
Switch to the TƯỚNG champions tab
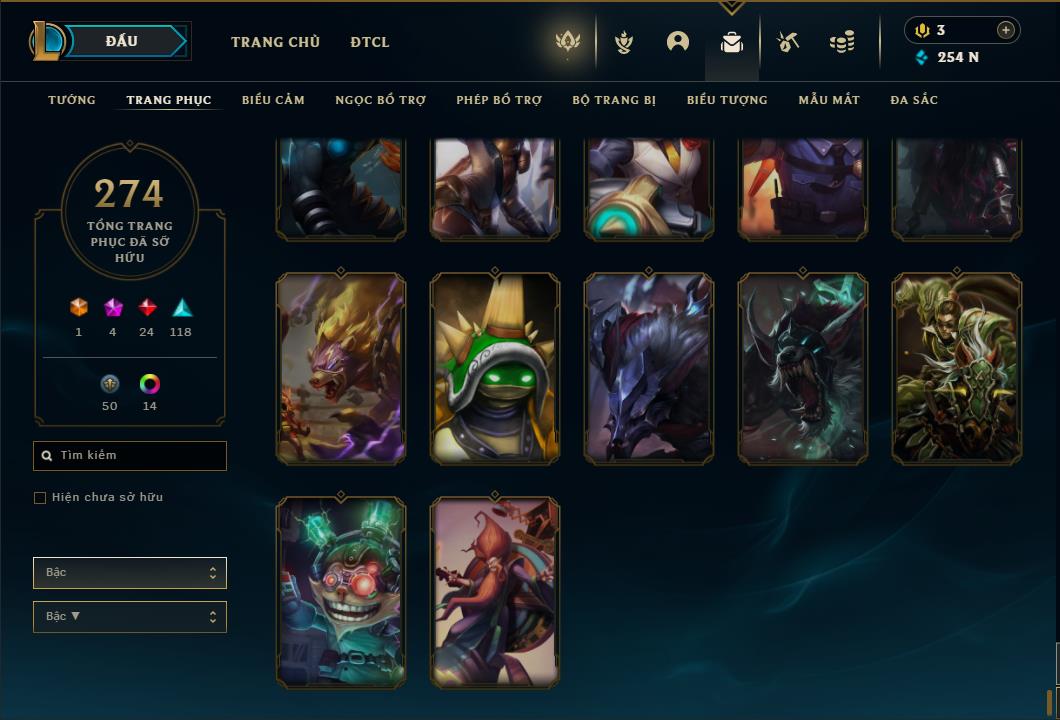(x=72, y=100)
